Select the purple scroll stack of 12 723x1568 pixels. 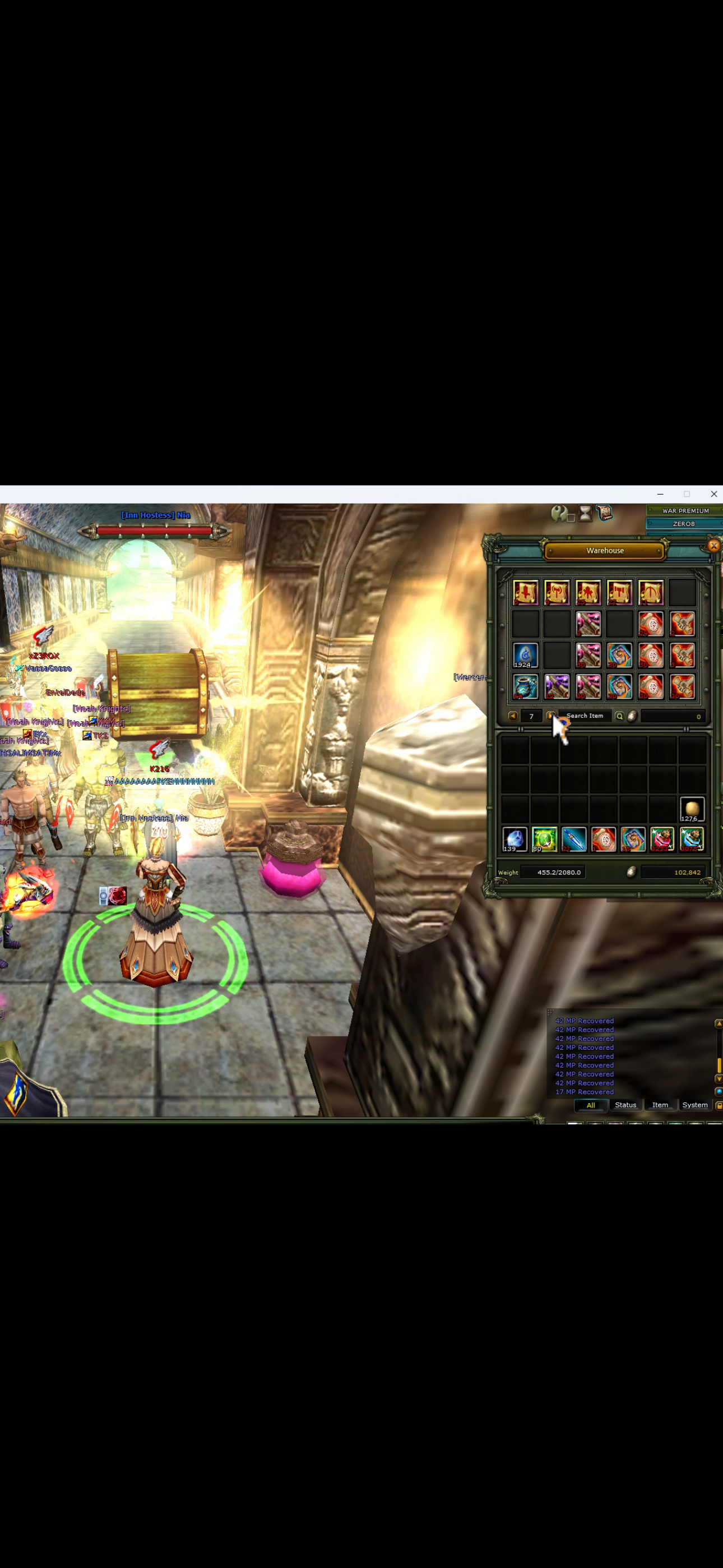coord(556,686)
